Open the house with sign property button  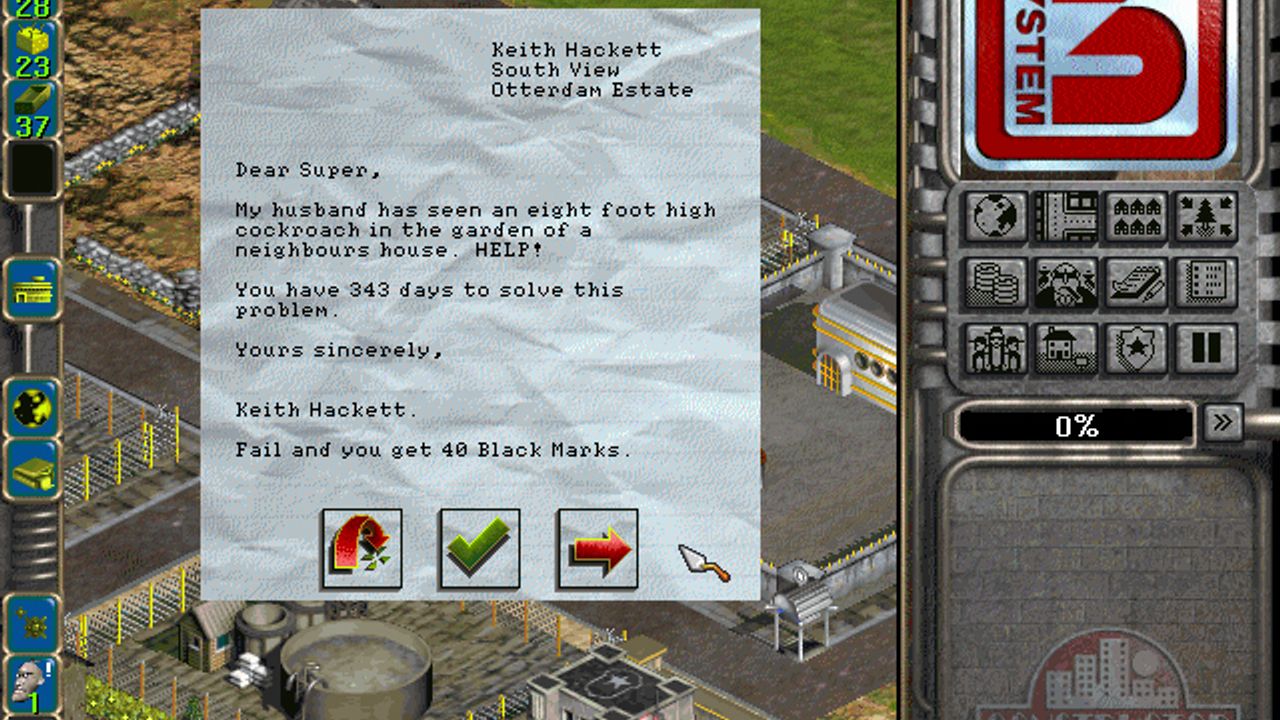point(1066,349)
